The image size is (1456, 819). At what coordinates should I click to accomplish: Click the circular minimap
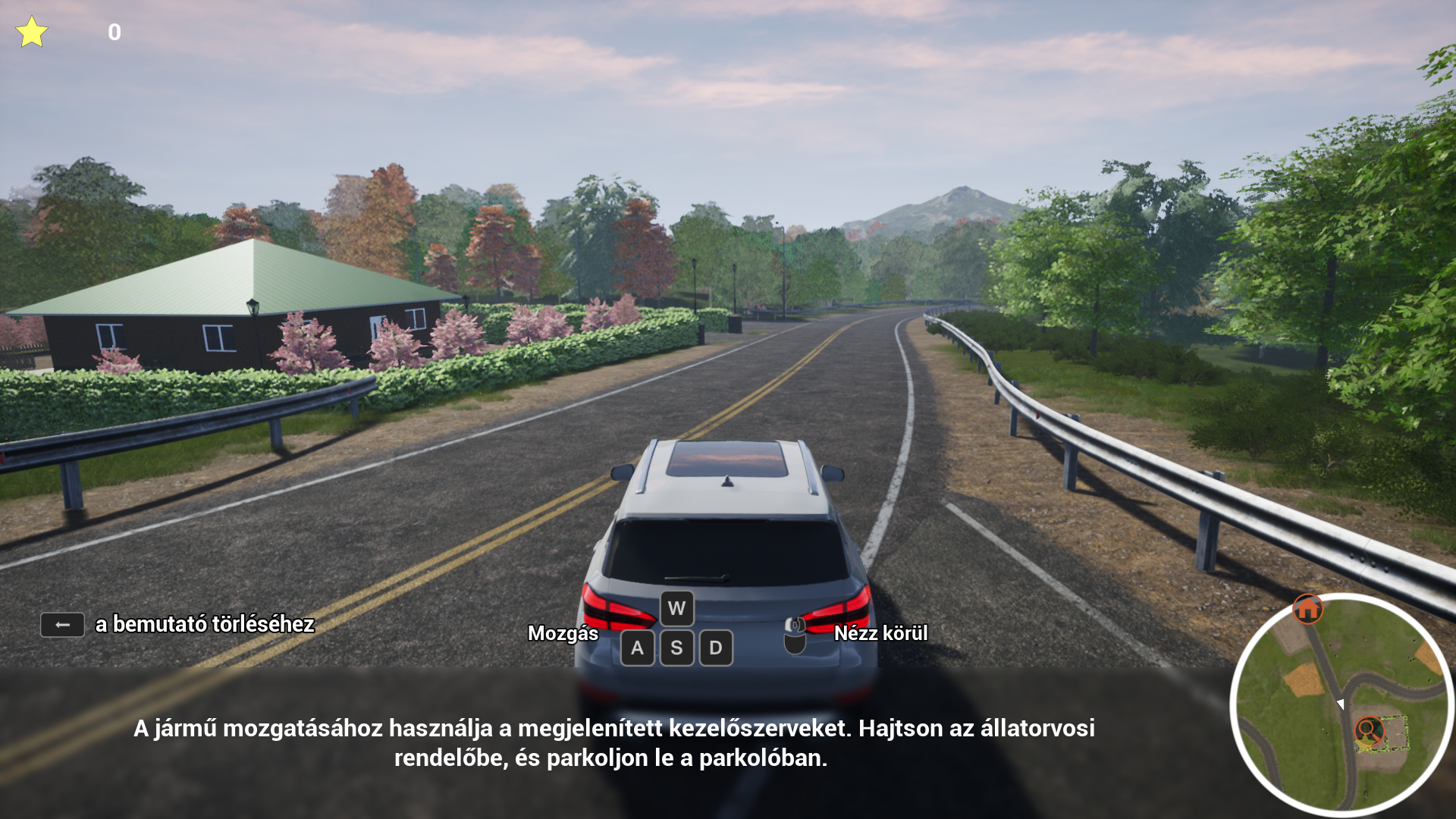point(1341,704)
